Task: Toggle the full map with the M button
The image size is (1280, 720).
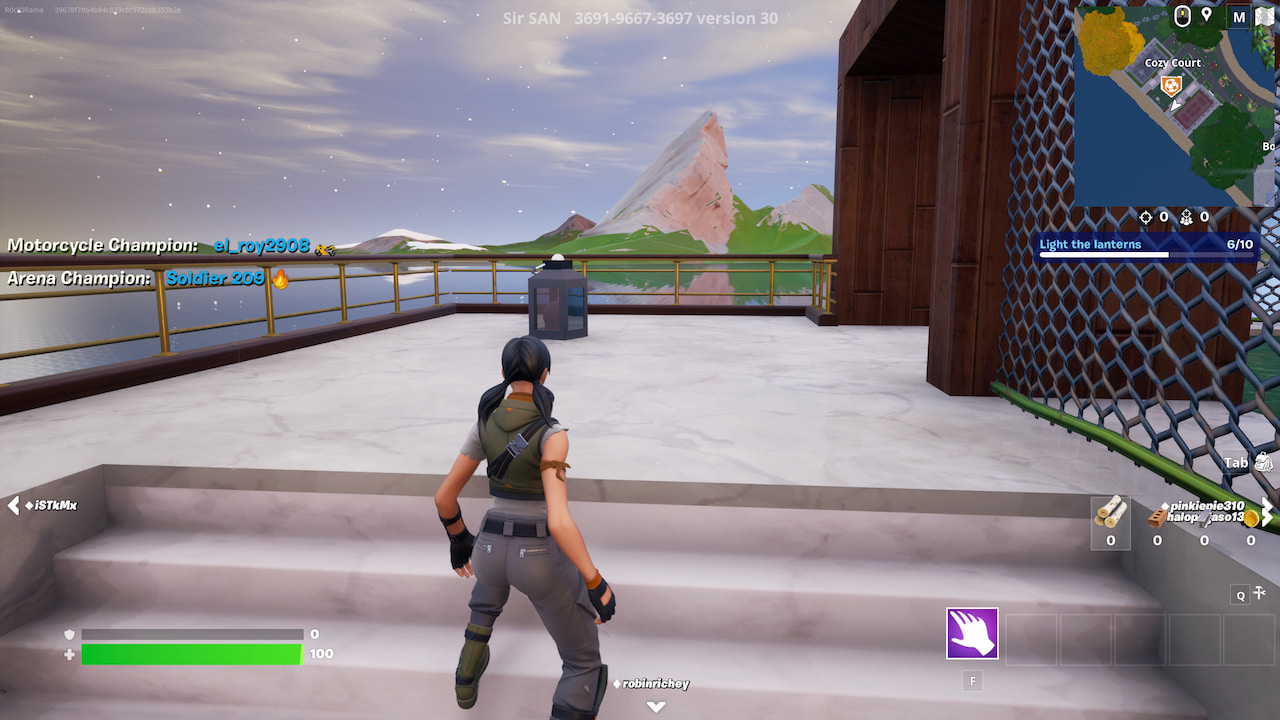Action: tap(1239, 17)
